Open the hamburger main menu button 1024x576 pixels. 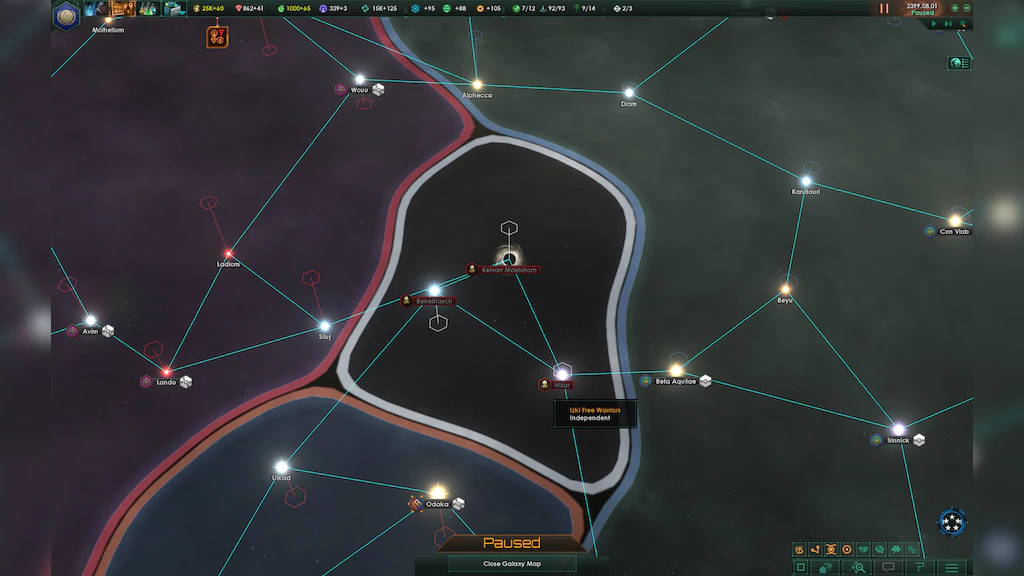point(951,567)
